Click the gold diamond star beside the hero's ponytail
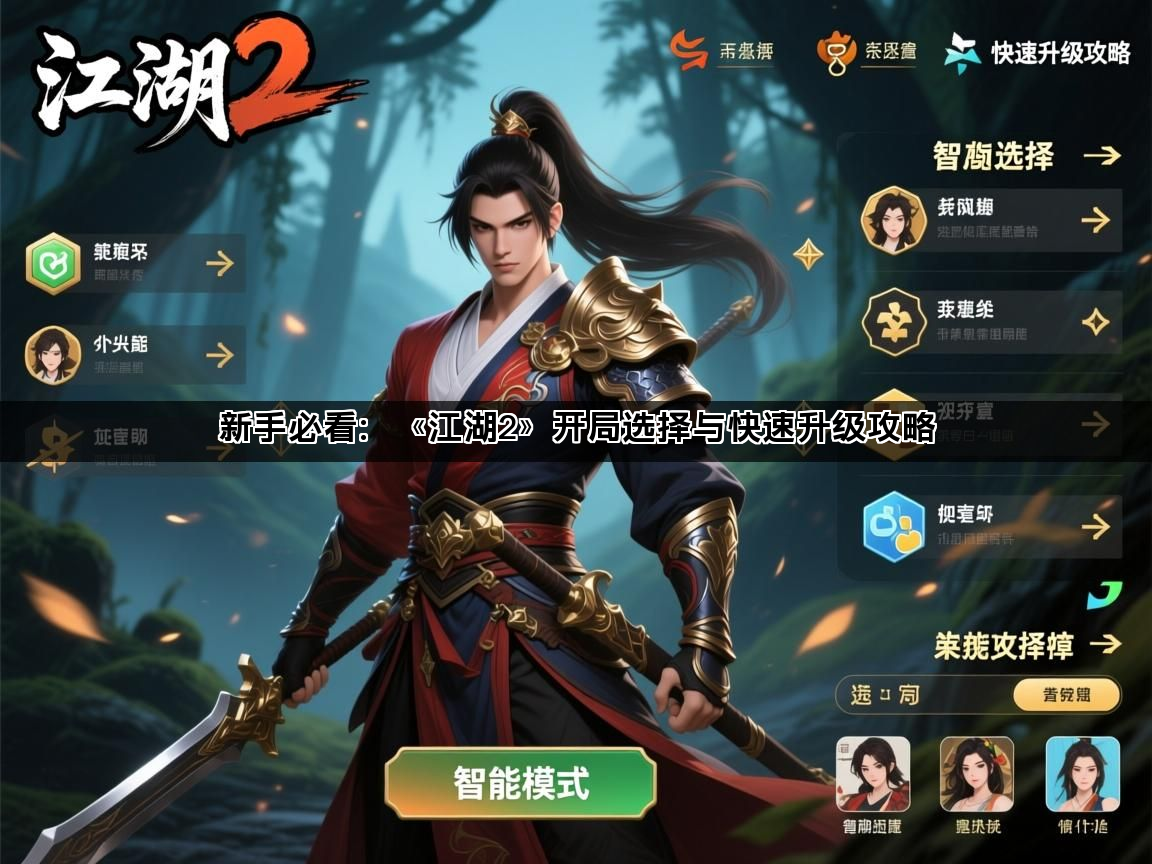The image size is (1152, 864). (808, 254)
